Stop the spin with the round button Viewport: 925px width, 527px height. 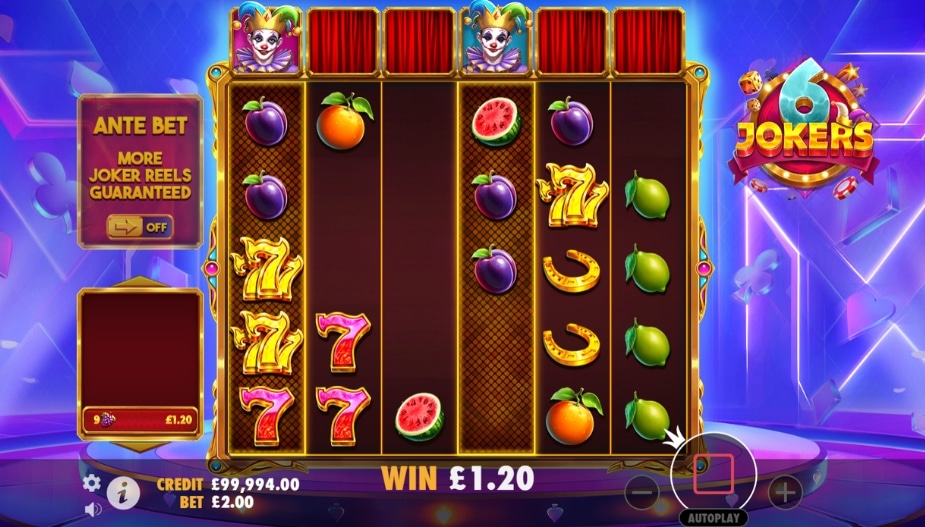click(714, 468)
